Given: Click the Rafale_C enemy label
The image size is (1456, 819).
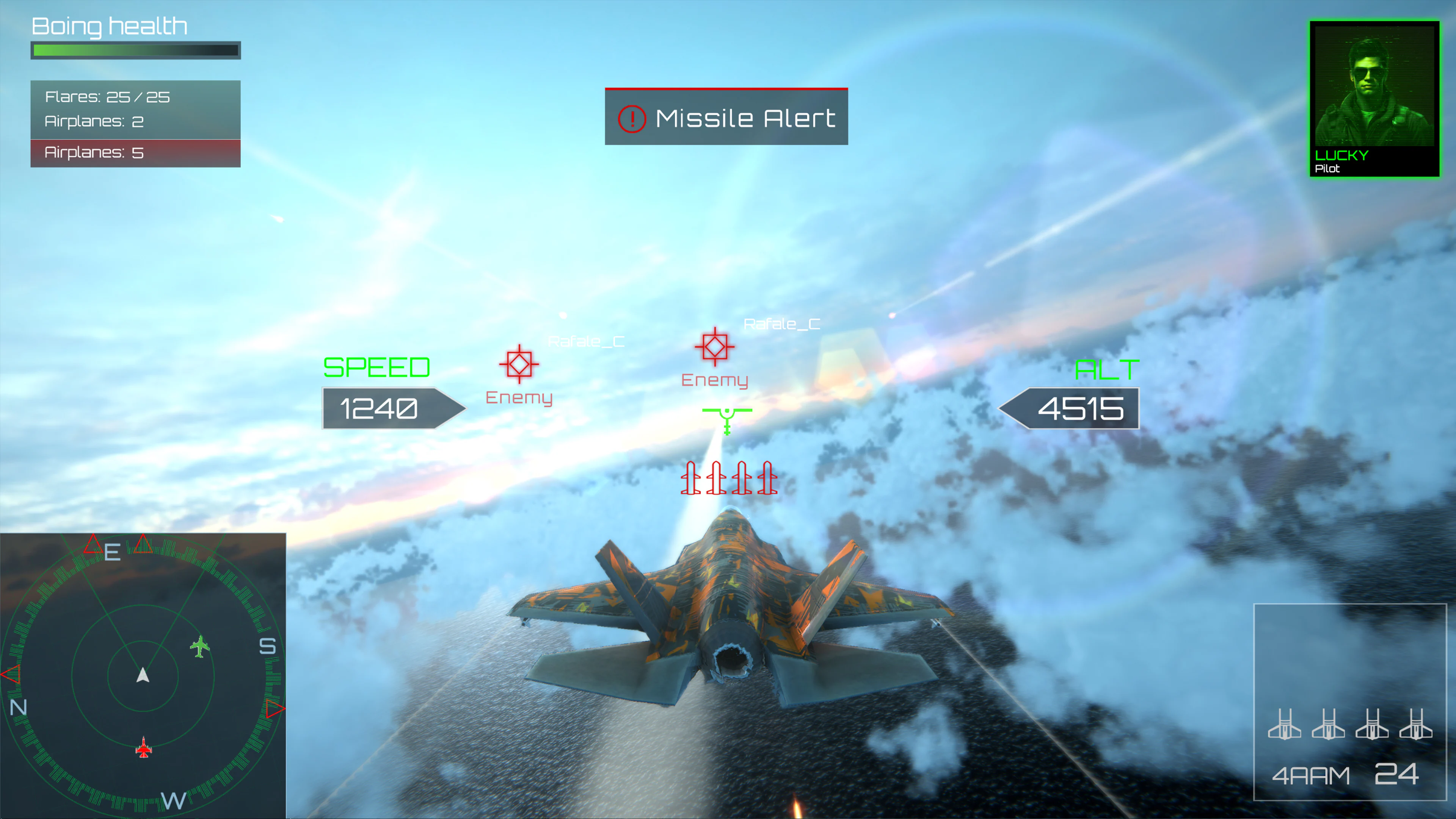Looking at the screenshot, I should 781,324.
